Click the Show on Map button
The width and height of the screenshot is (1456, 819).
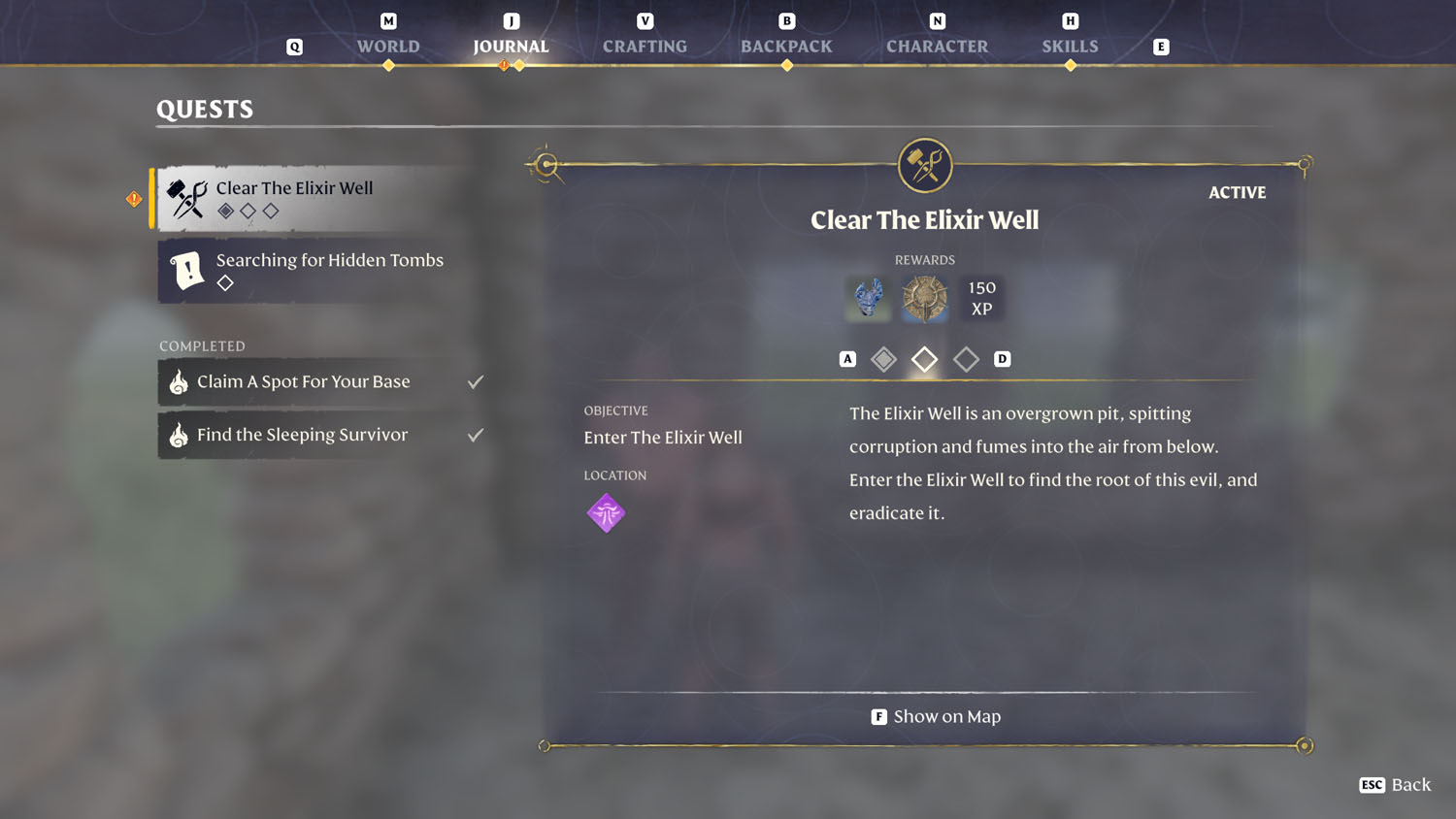click(x=935, y=716)
